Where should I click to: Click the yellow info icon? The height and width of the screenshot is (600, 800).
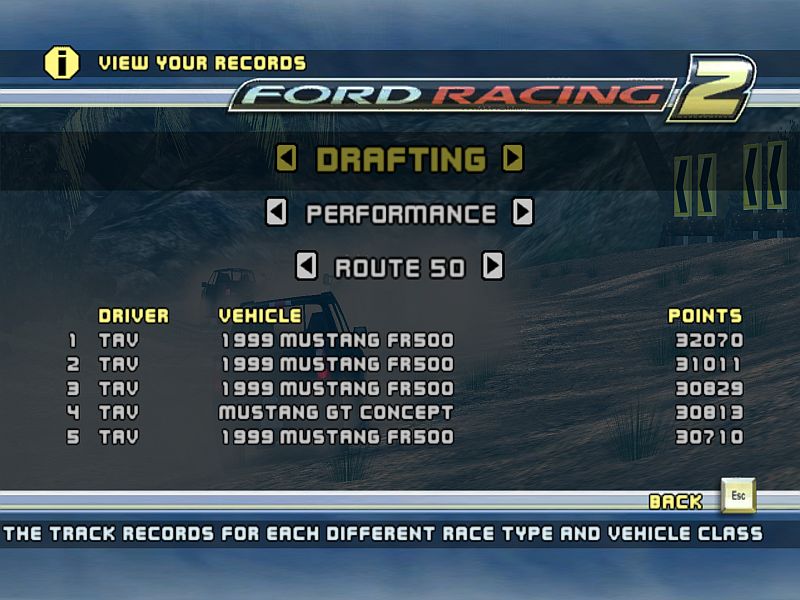click(x=62, y=63)
